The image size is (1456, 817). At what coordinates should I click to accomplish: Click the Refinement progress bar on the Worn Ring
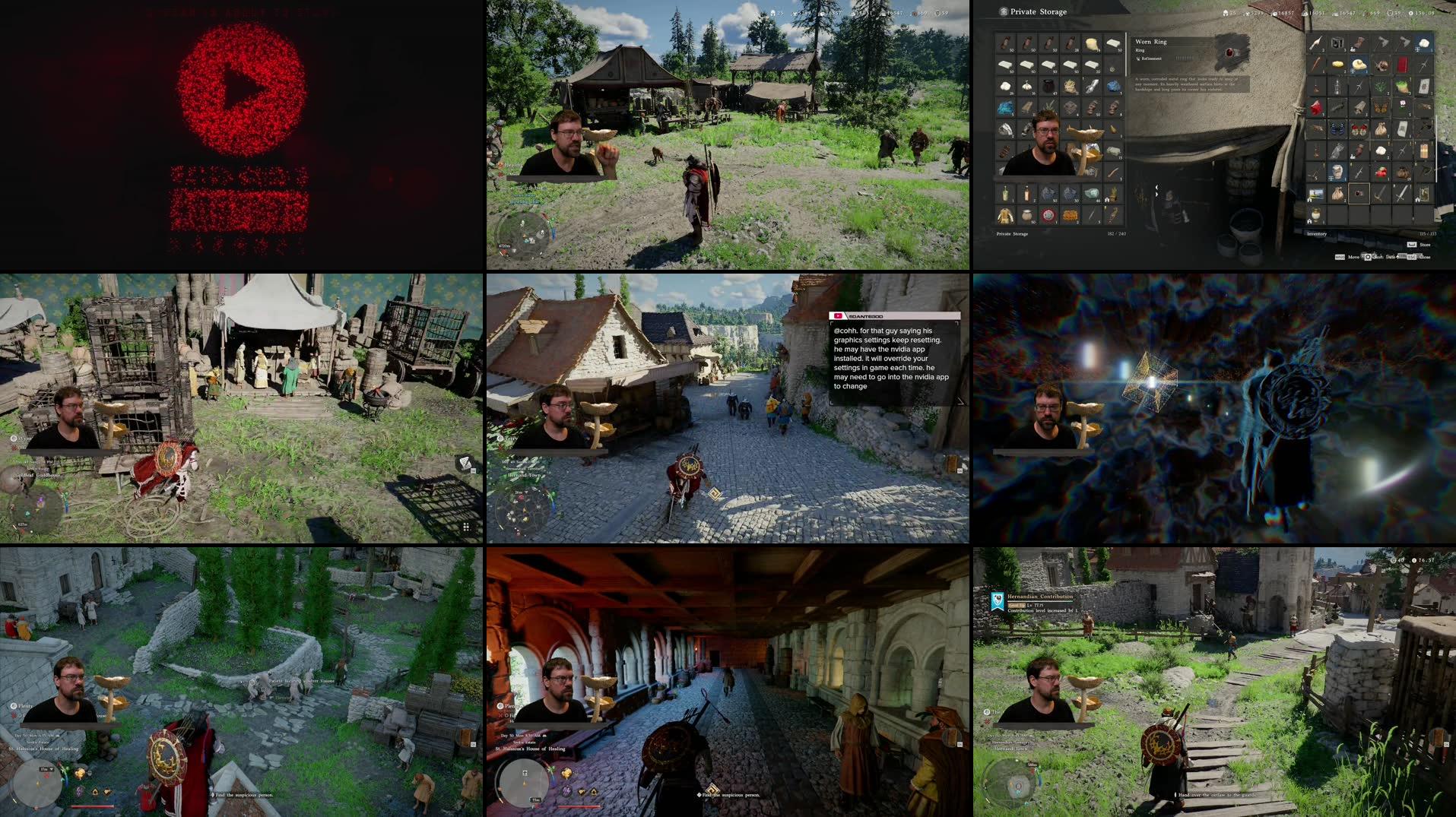pos(1185,58)
